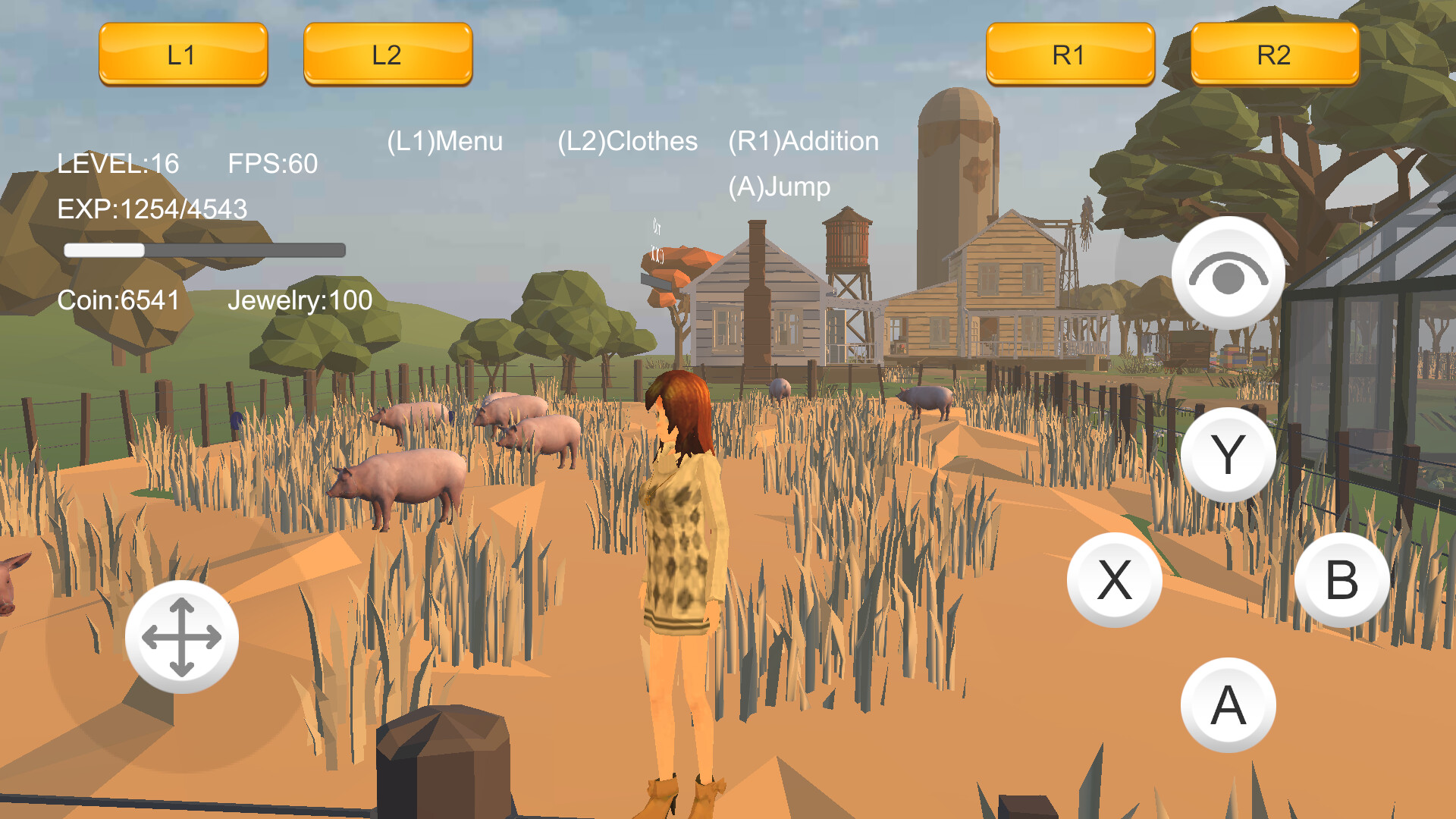Image resolution: width=1456 pixels, height=819 pixels.
Task: Tap the LEVEL:16 status text
Action: (x=118, y=164)
